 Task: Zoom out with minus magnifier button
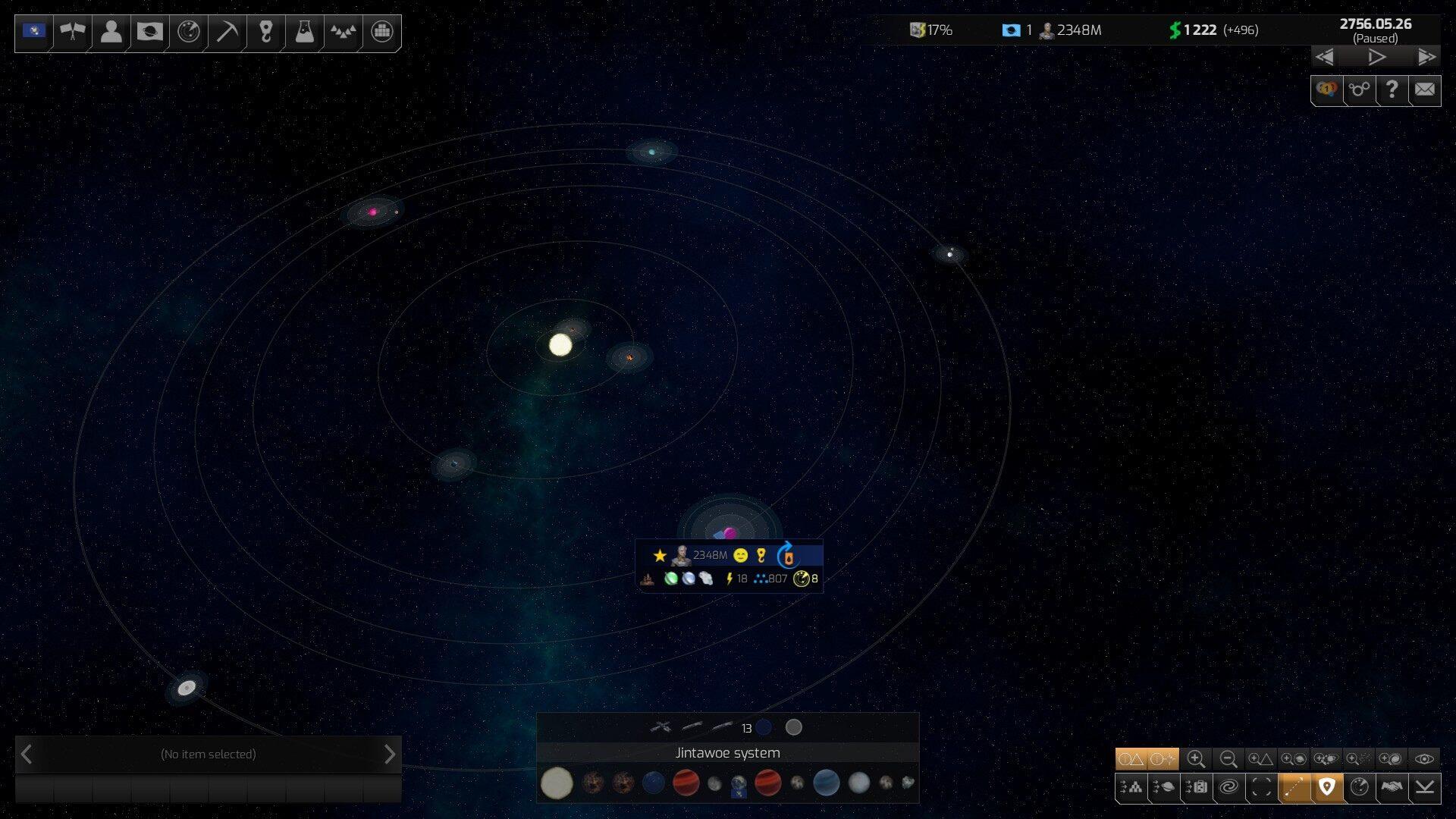(x=1228, y=758)
